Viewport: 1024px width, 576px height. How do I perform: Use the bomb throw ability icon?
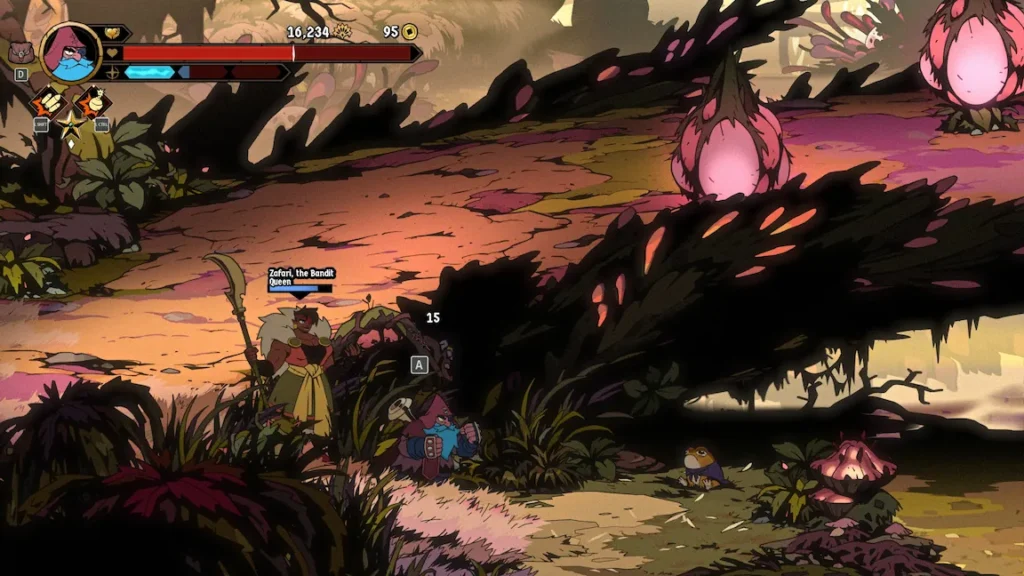tap(94, 102)
